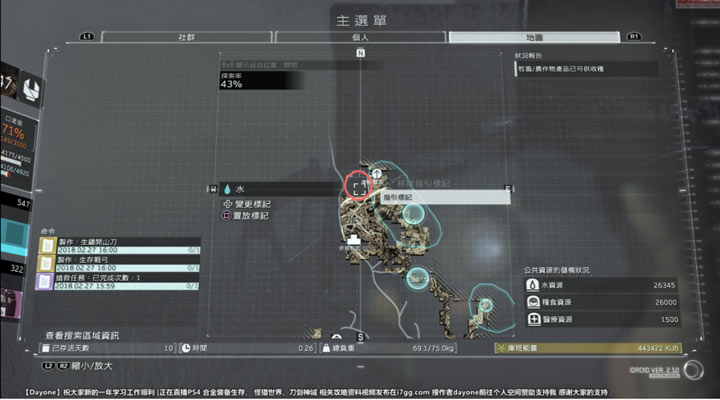720x400 pixels.
Task: Choose 置放標記 option
Action: pos(250,215)
